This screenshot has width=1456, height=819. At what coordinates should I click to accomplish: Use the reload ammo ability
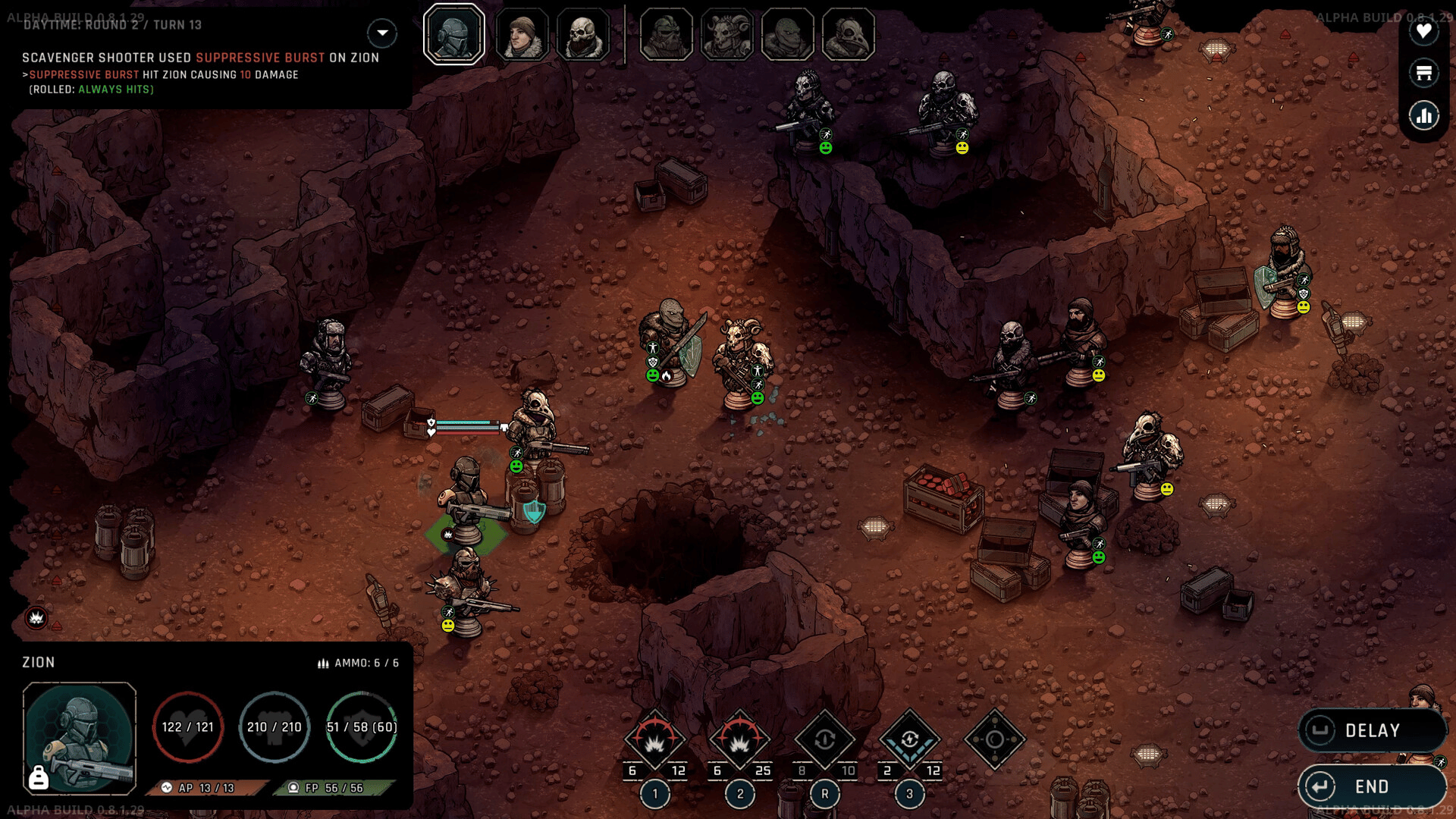[825, 739]
